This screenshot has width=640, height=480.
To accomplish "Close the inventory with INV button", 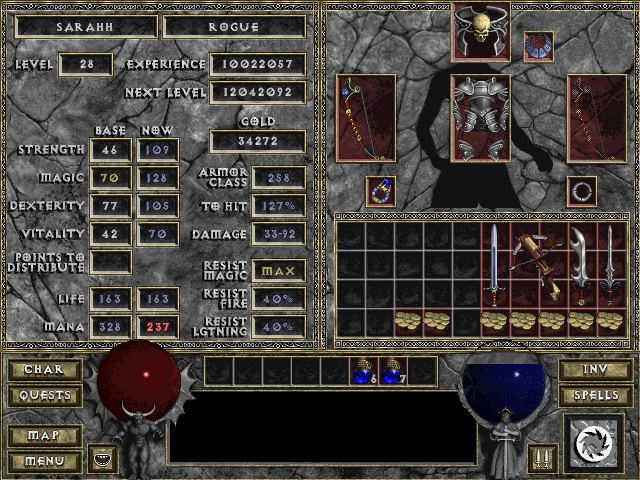I will (595, 370).
